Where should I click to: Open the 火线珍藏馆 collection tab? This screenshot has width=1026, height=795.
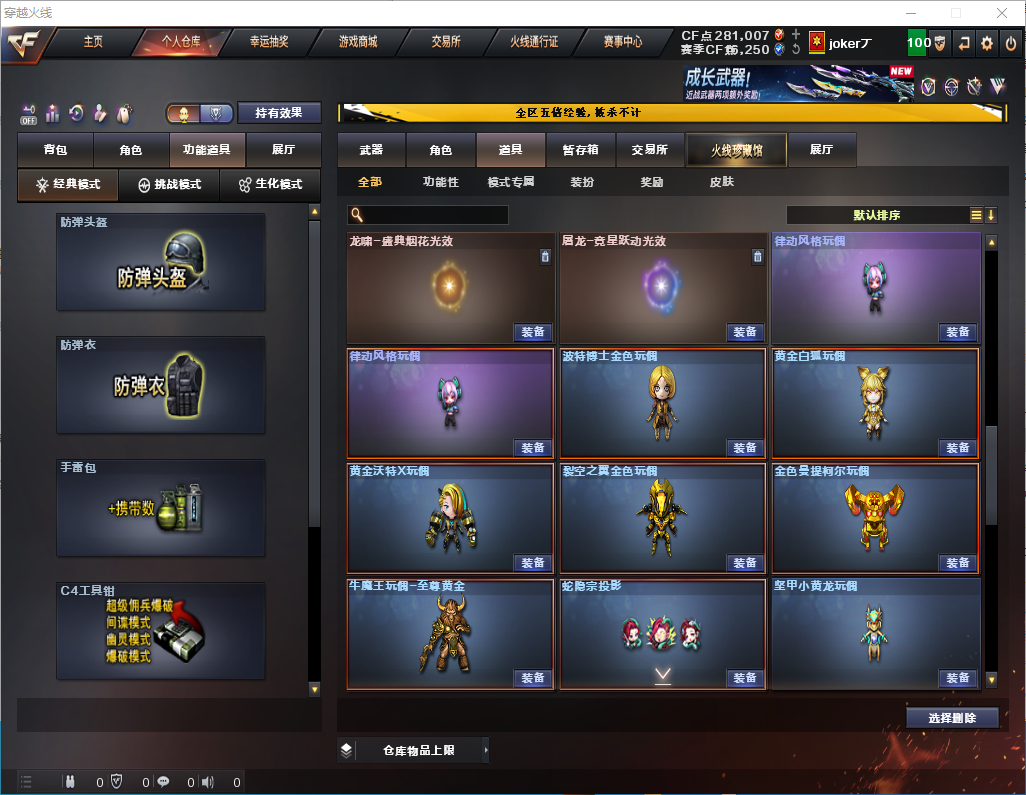736,150
